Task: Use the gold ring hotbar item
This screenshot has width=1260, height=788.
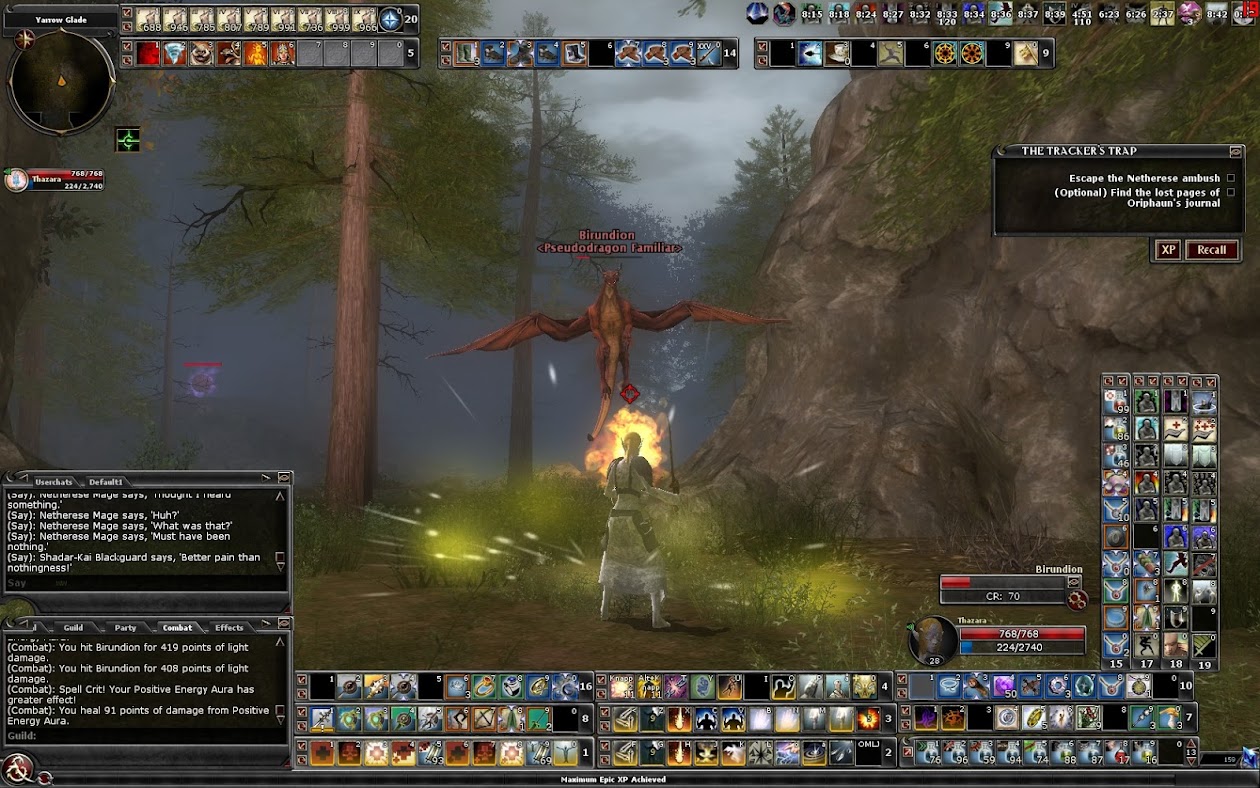Action: coord(484,687)
